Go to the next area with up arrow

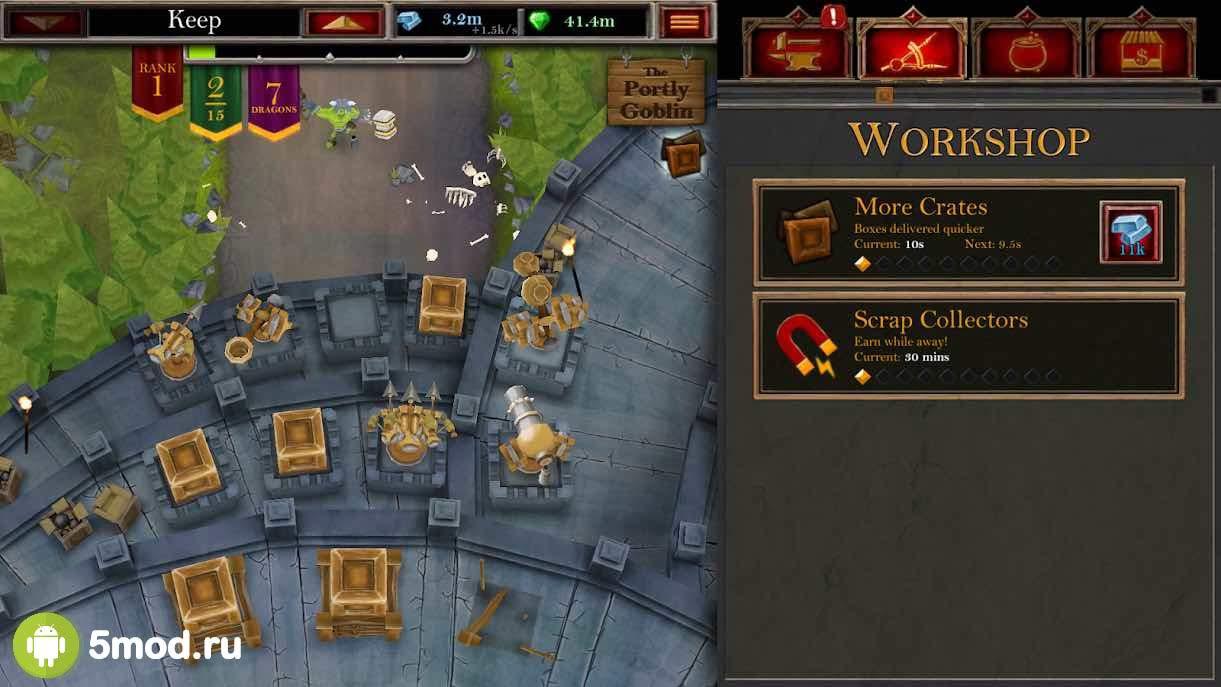point(343,21)
